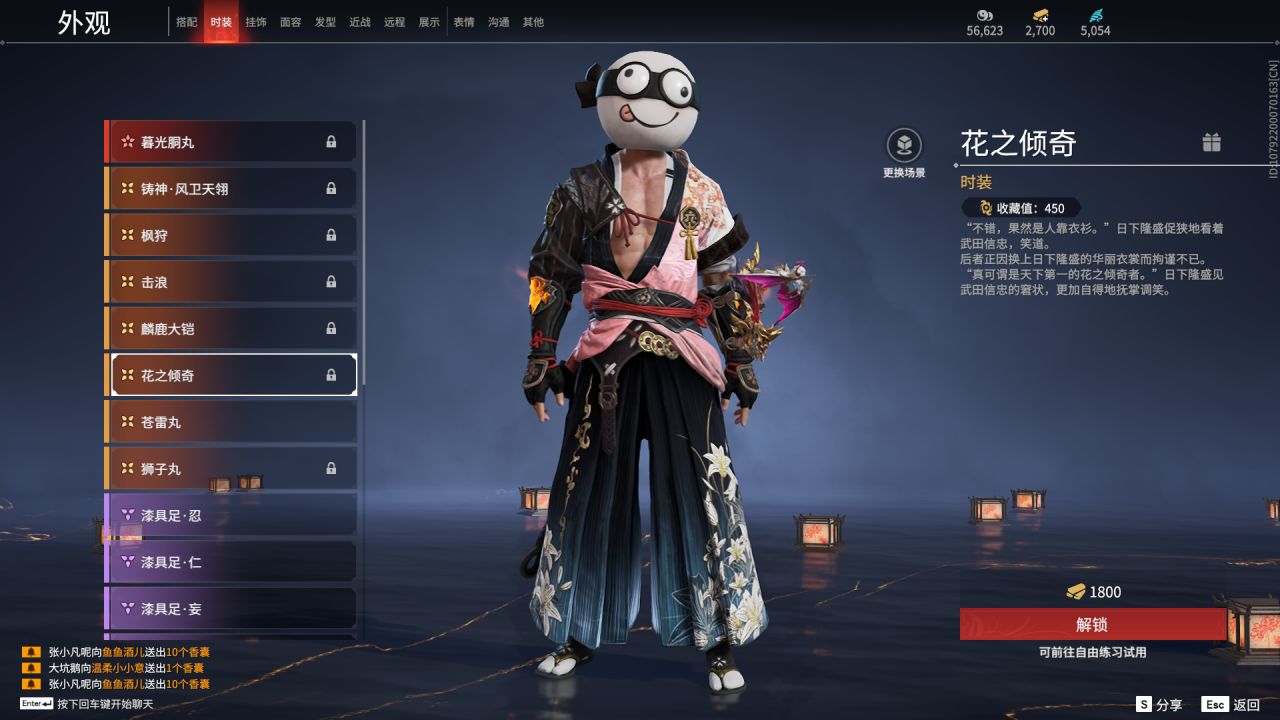Select the 苍雷丸 outfit

[231, 422]
